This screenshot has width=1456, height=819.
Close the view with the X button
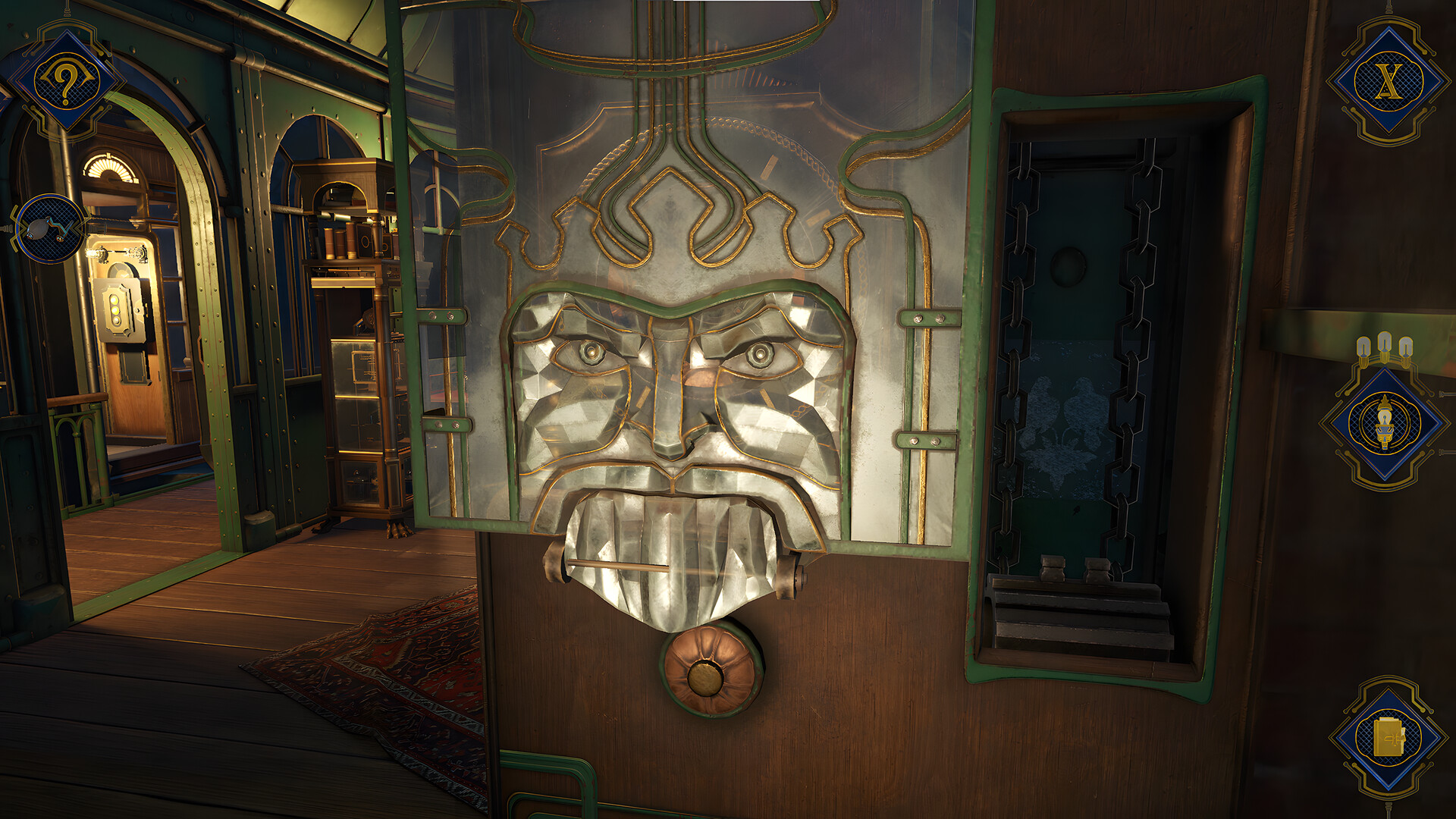point(1389,81)
